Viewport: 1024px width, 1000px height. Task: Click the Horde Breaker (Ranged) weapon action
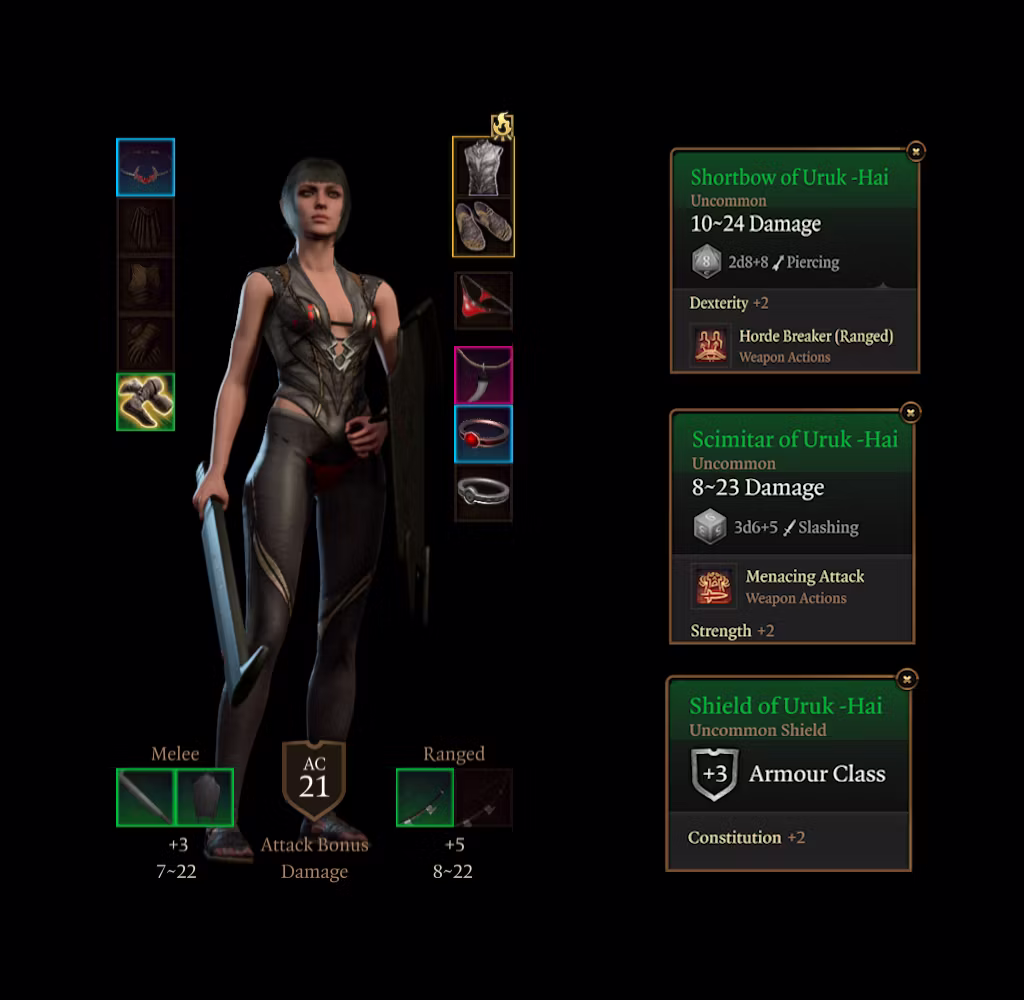711,345
